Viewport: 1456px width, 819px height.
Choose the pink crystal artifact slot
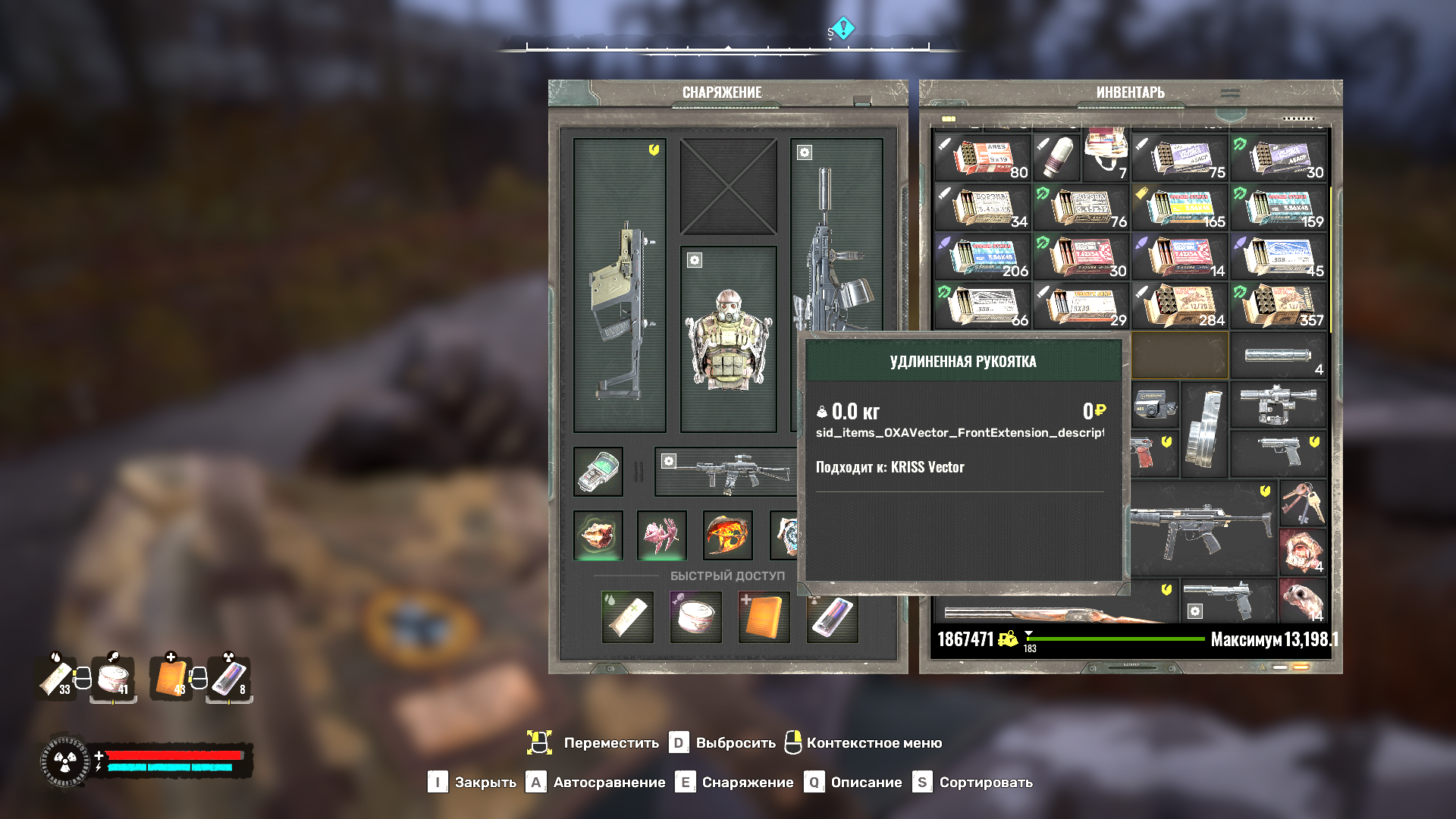(662, 535)
